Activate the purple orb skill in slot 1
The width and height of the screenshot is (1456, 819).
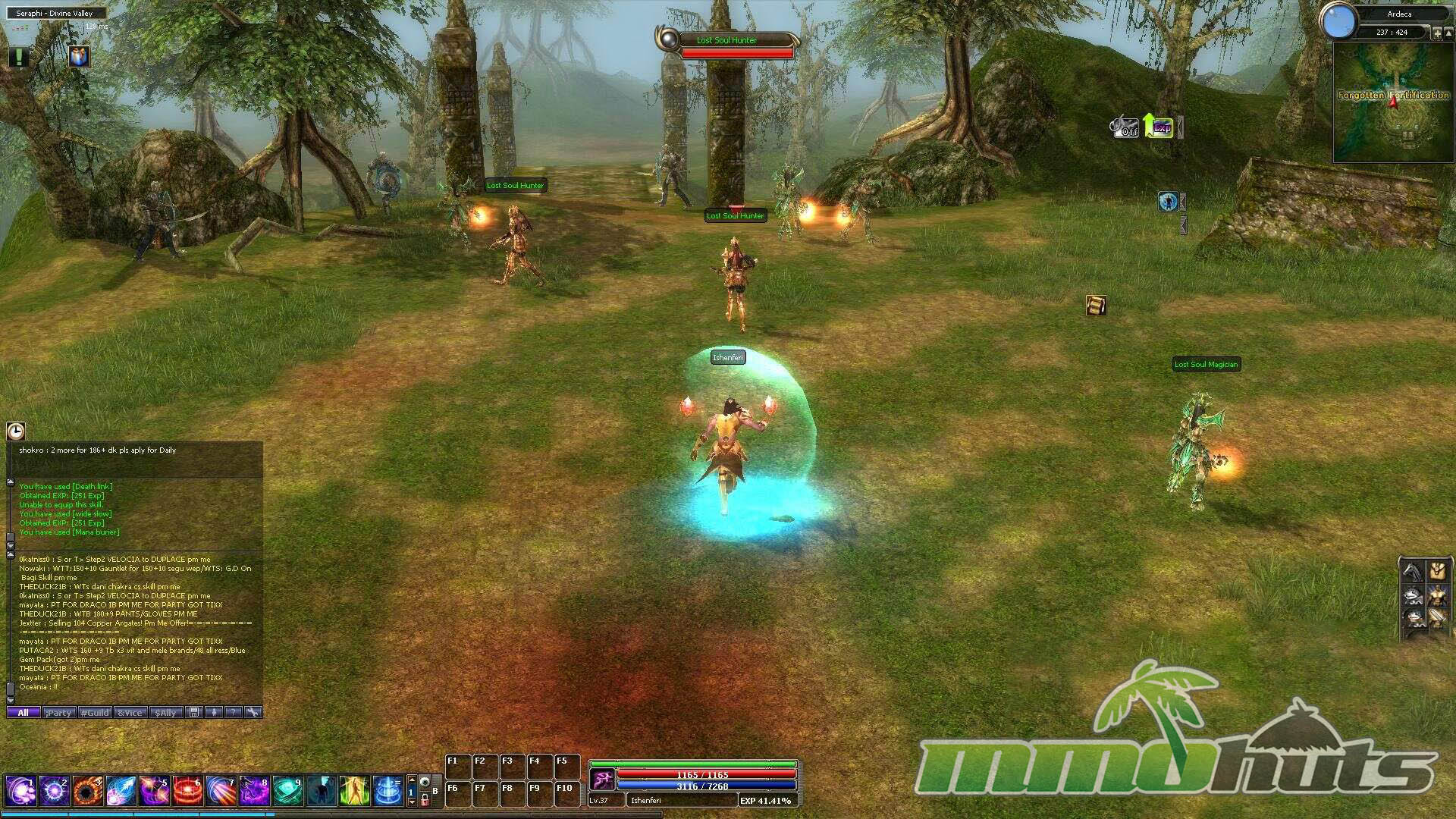tap(20, 791)
